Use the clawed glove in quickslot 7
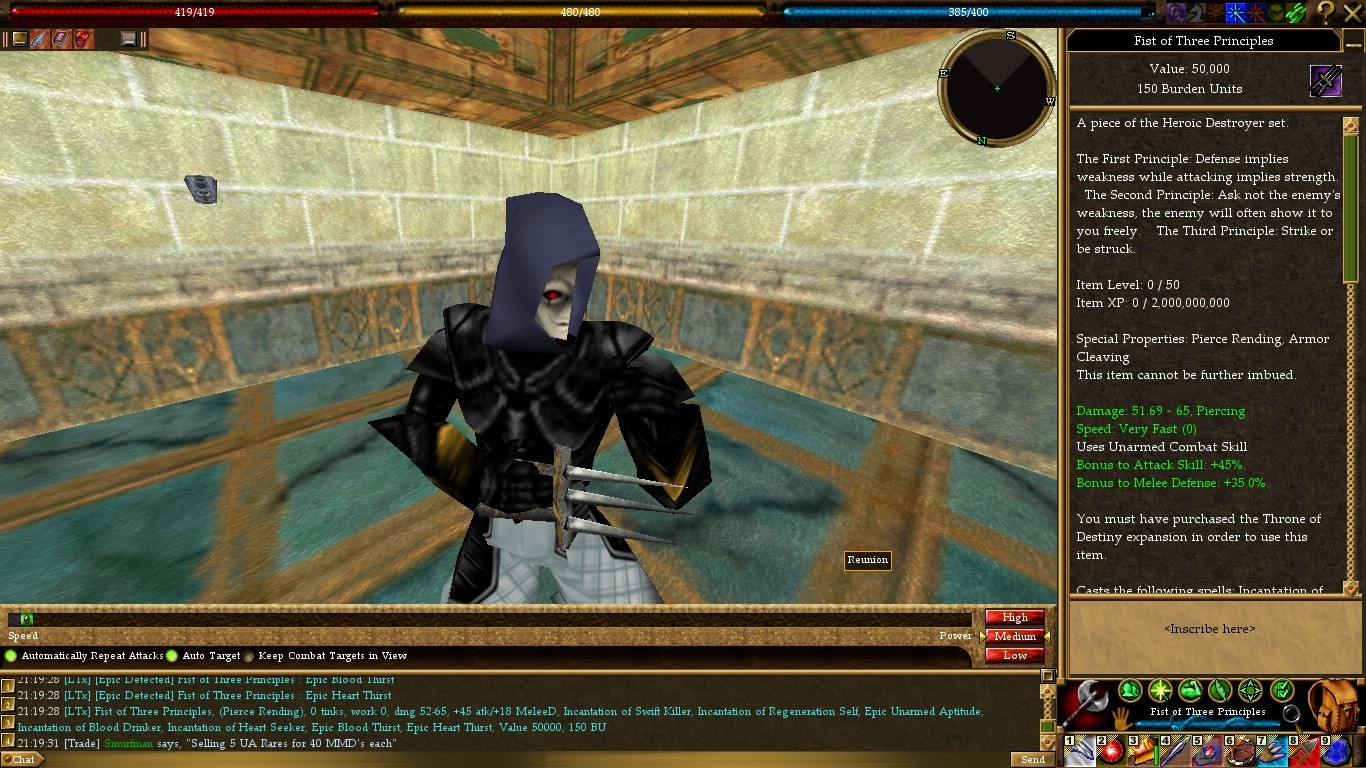Viewport: 1366px width, 768px height. pos(1273,751)
